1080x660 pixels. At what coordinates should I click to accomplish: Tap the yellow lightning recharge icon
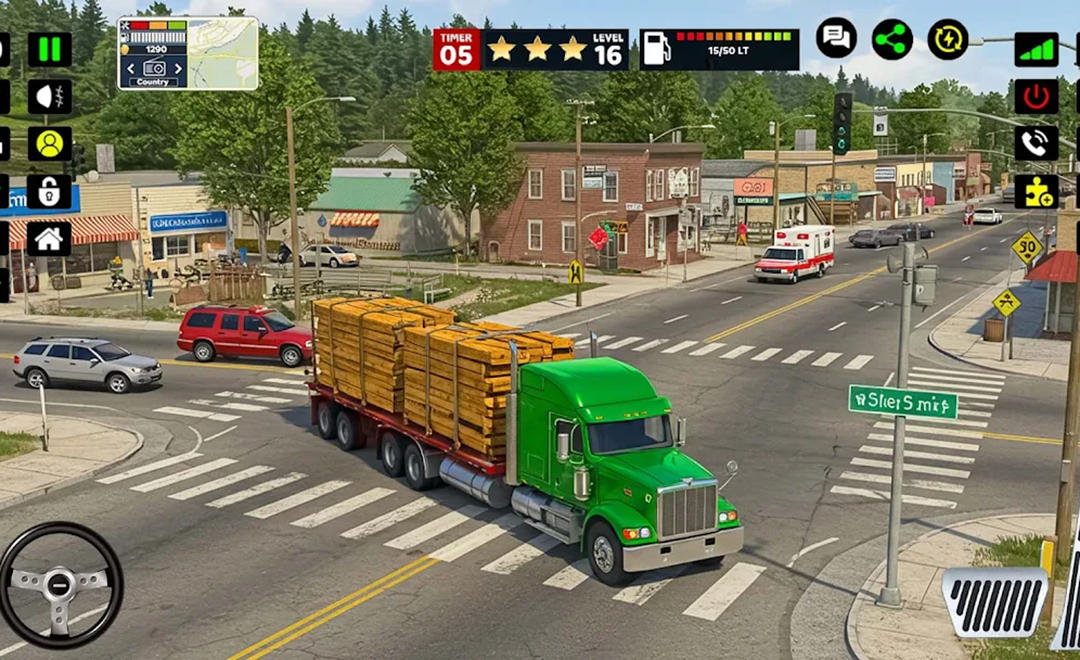coord(948,39)
